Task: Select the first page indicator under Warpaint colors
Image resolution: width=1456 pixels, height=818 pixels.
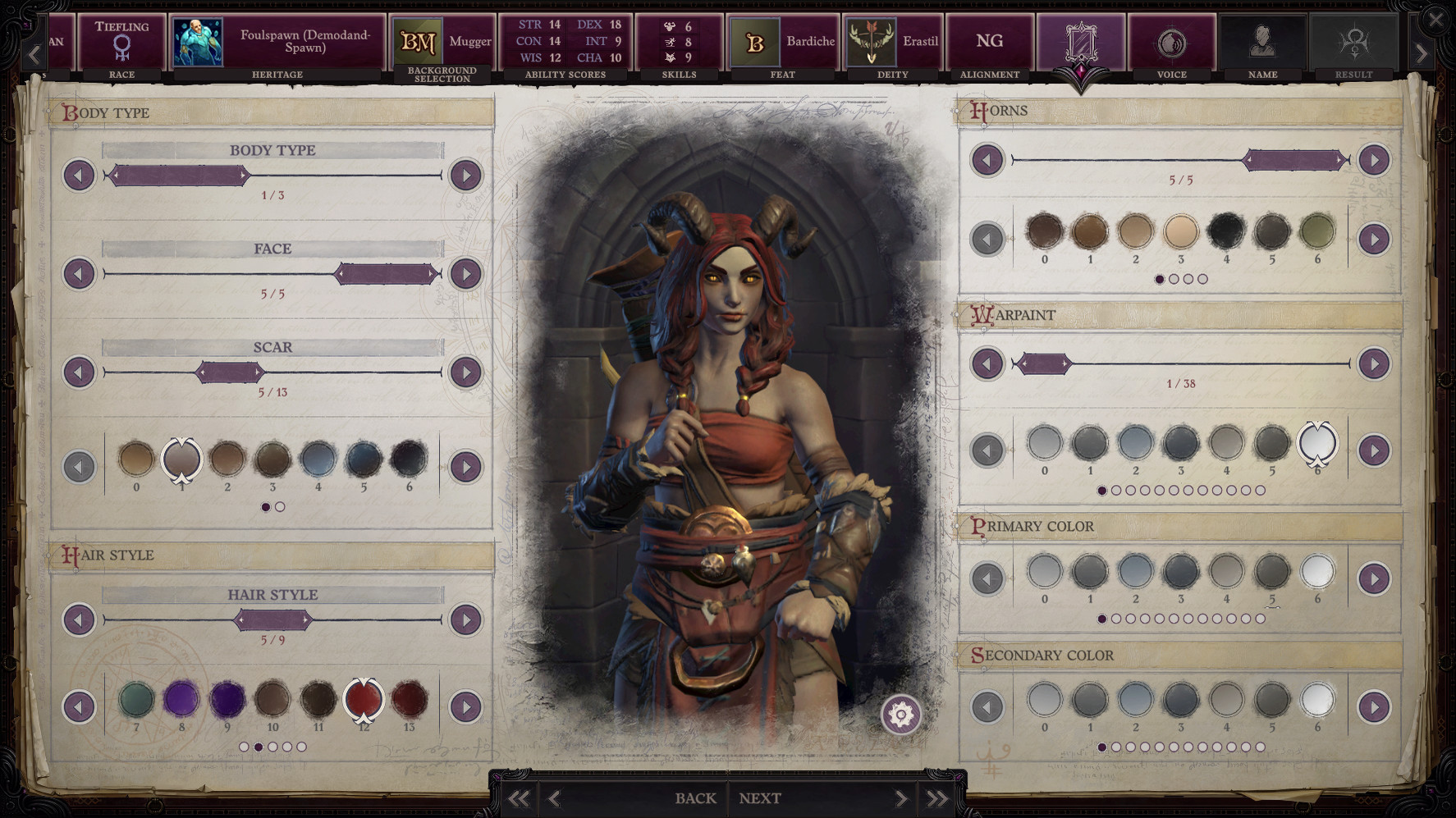Action: pos(1101,492)
